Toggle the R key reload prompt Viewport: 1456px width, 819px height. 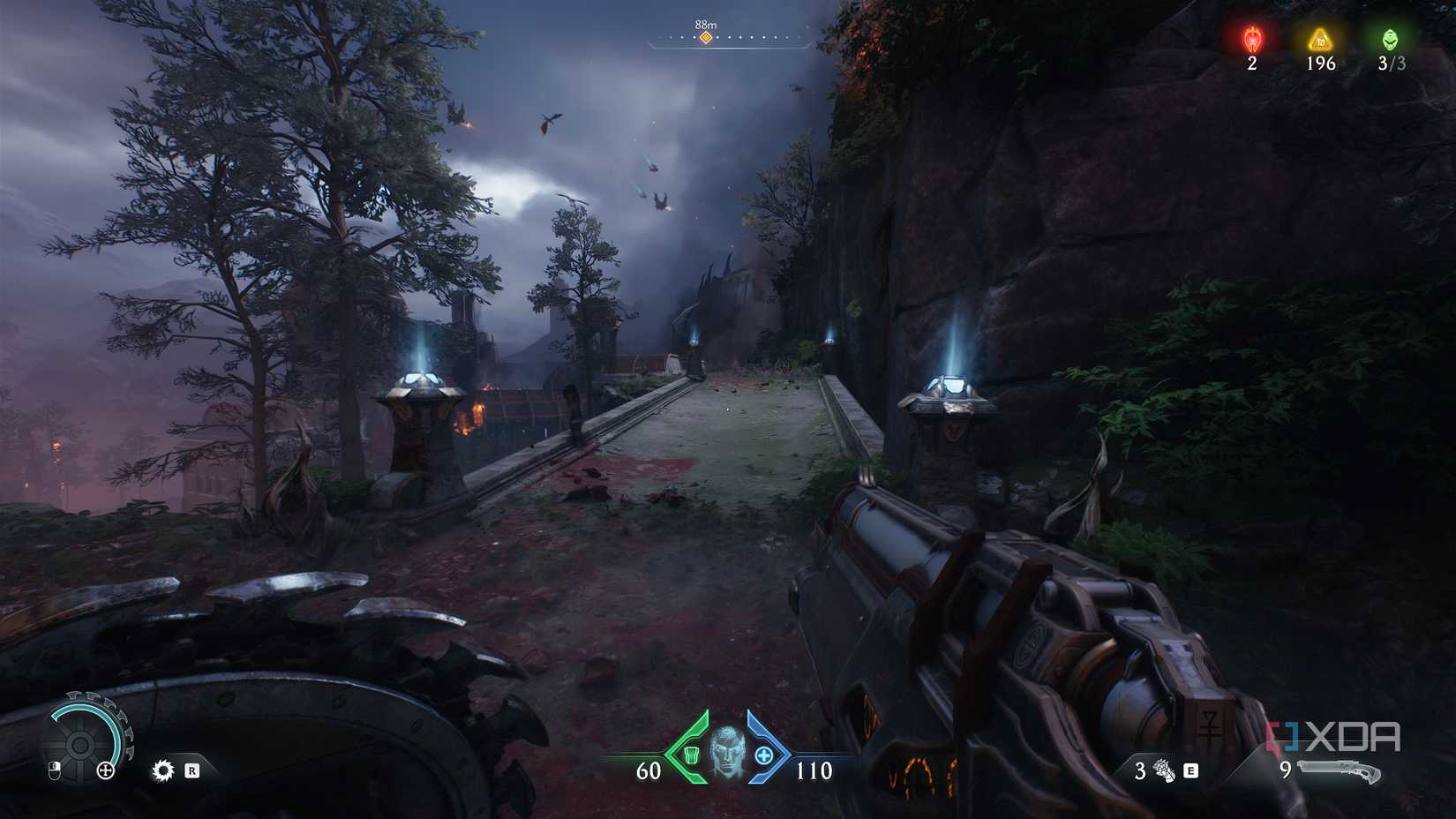(x=192, y=770)
